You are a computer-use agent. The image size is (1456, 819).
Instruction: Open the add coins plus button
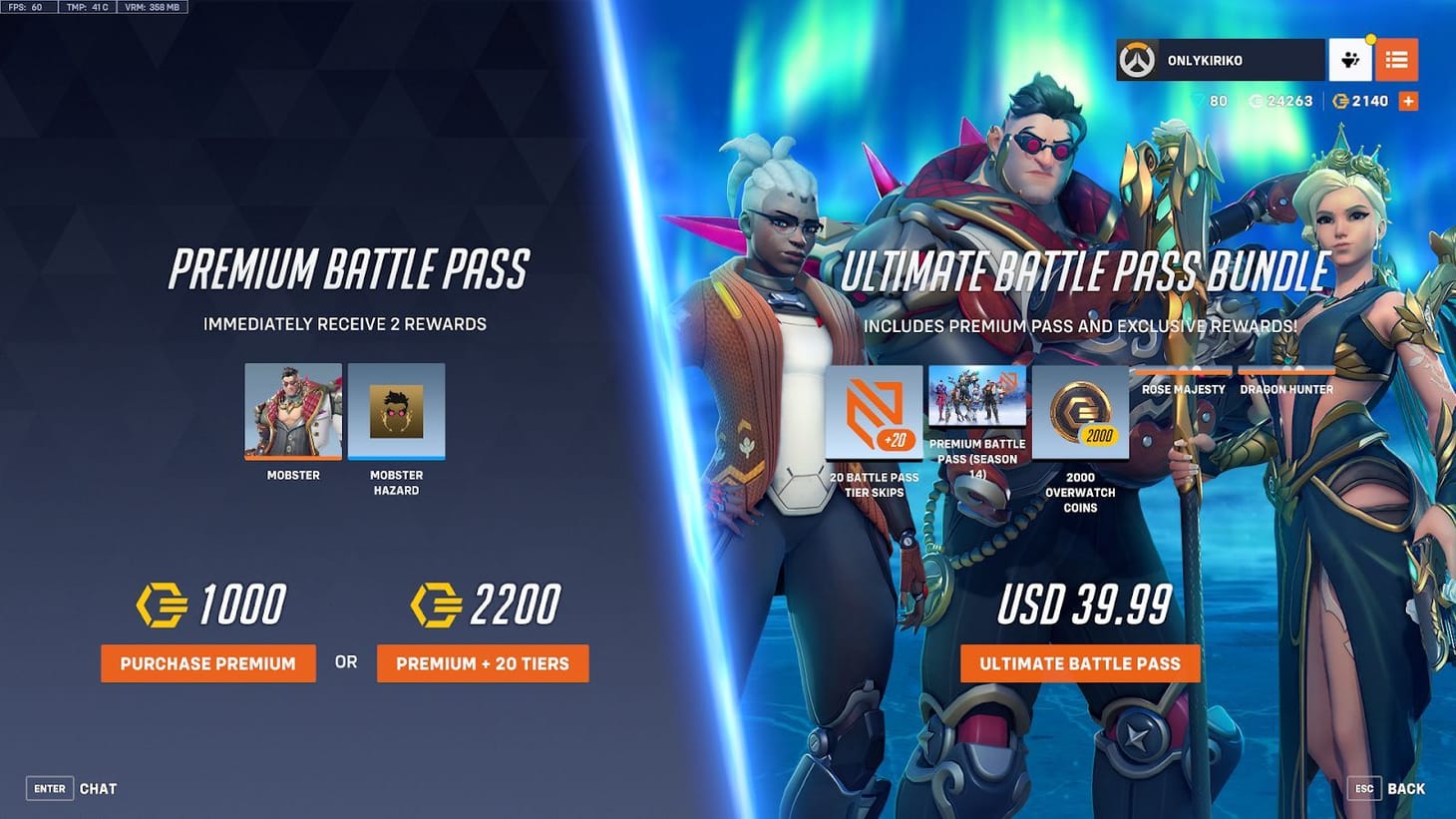click(x=1407, y=100)
